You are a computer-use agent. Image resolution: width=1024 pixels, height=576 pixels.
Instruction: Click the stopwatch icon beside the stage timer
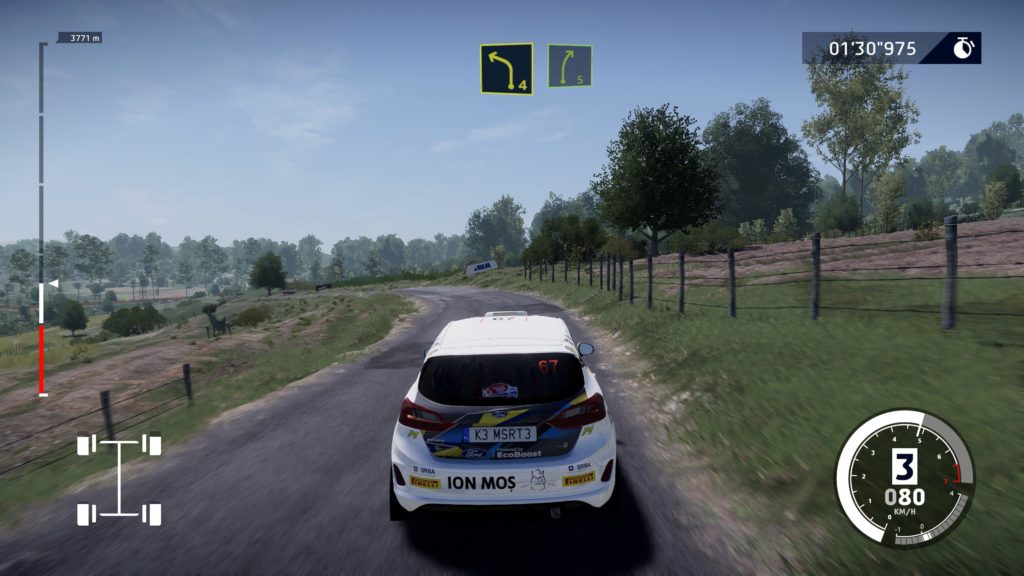[963, 48]
